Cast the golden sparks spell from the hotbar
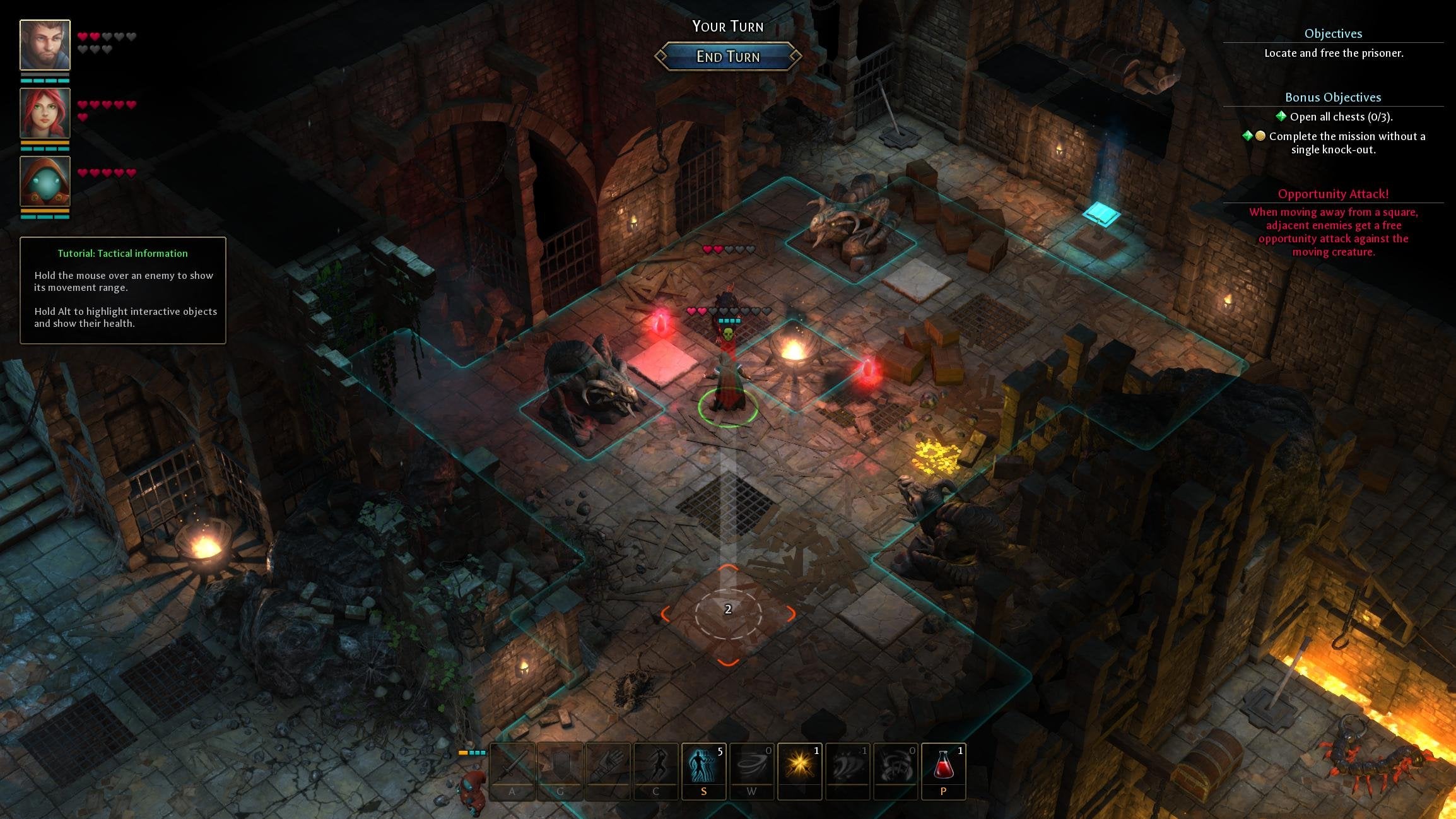1456x819 pixels. [x=800, y=772]
